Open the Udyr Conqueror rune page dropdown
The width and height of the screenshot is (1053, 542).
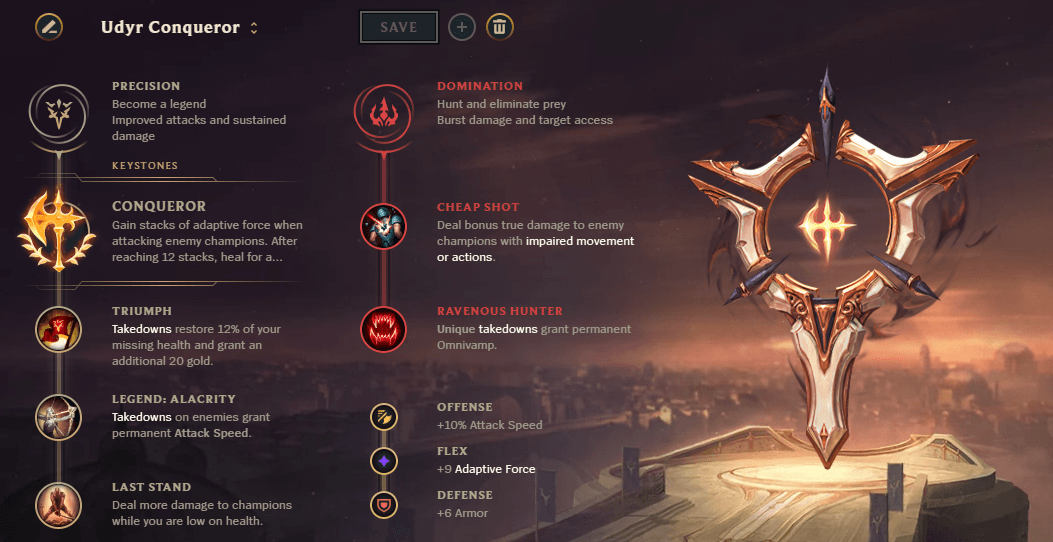[254, 28]
